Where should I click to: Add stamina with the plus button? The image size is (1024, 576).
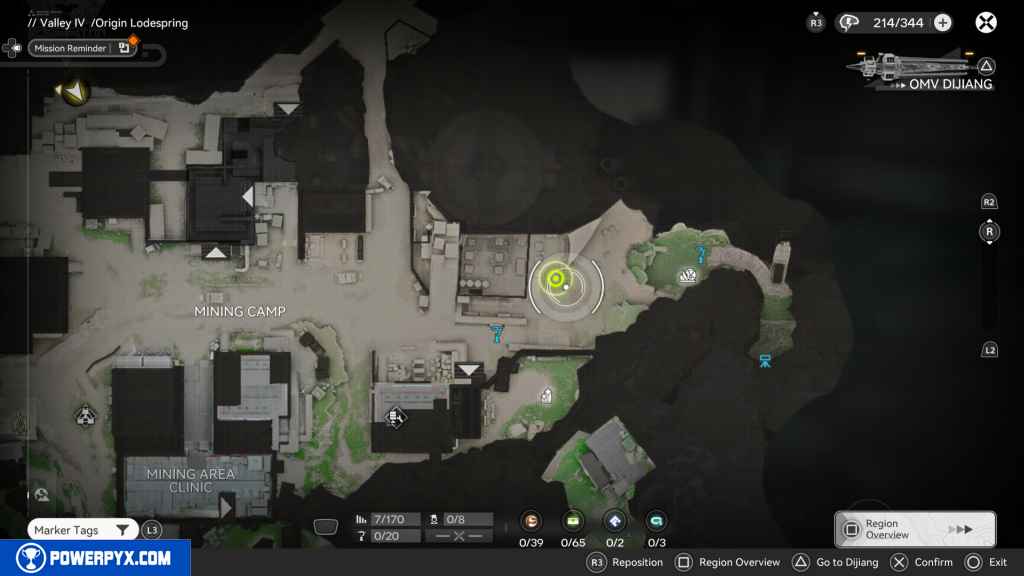pyautogui.click(x=942, y=23)
